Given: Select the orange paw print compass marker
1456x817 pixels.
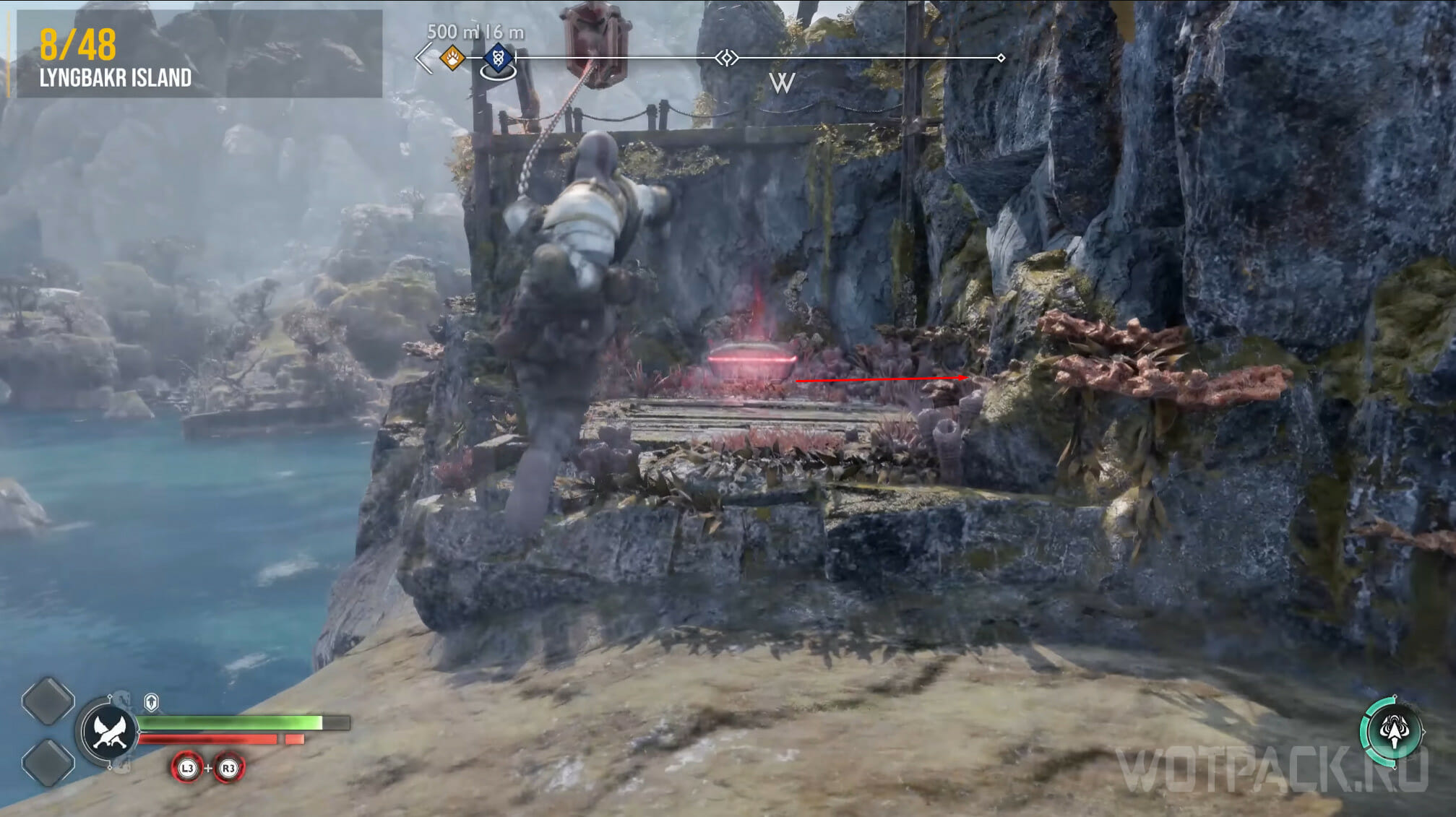Looking at the screenshot, I should tap(452, 57).
